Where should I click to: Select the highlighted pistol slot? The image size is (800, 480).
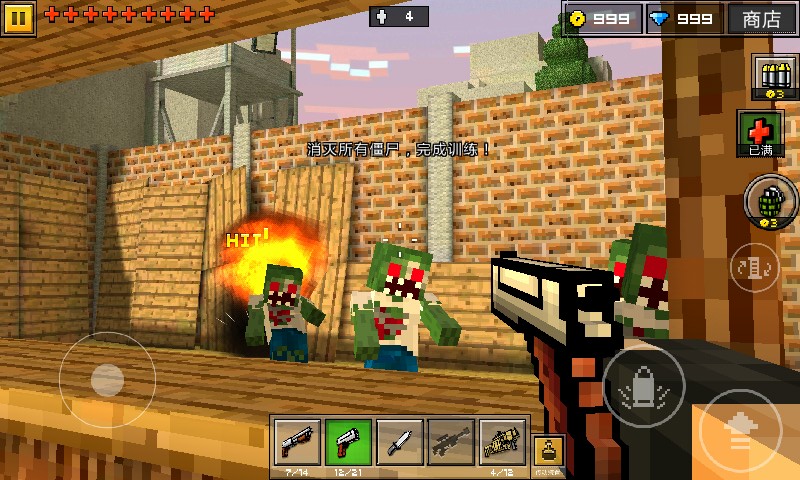(348, 440)
